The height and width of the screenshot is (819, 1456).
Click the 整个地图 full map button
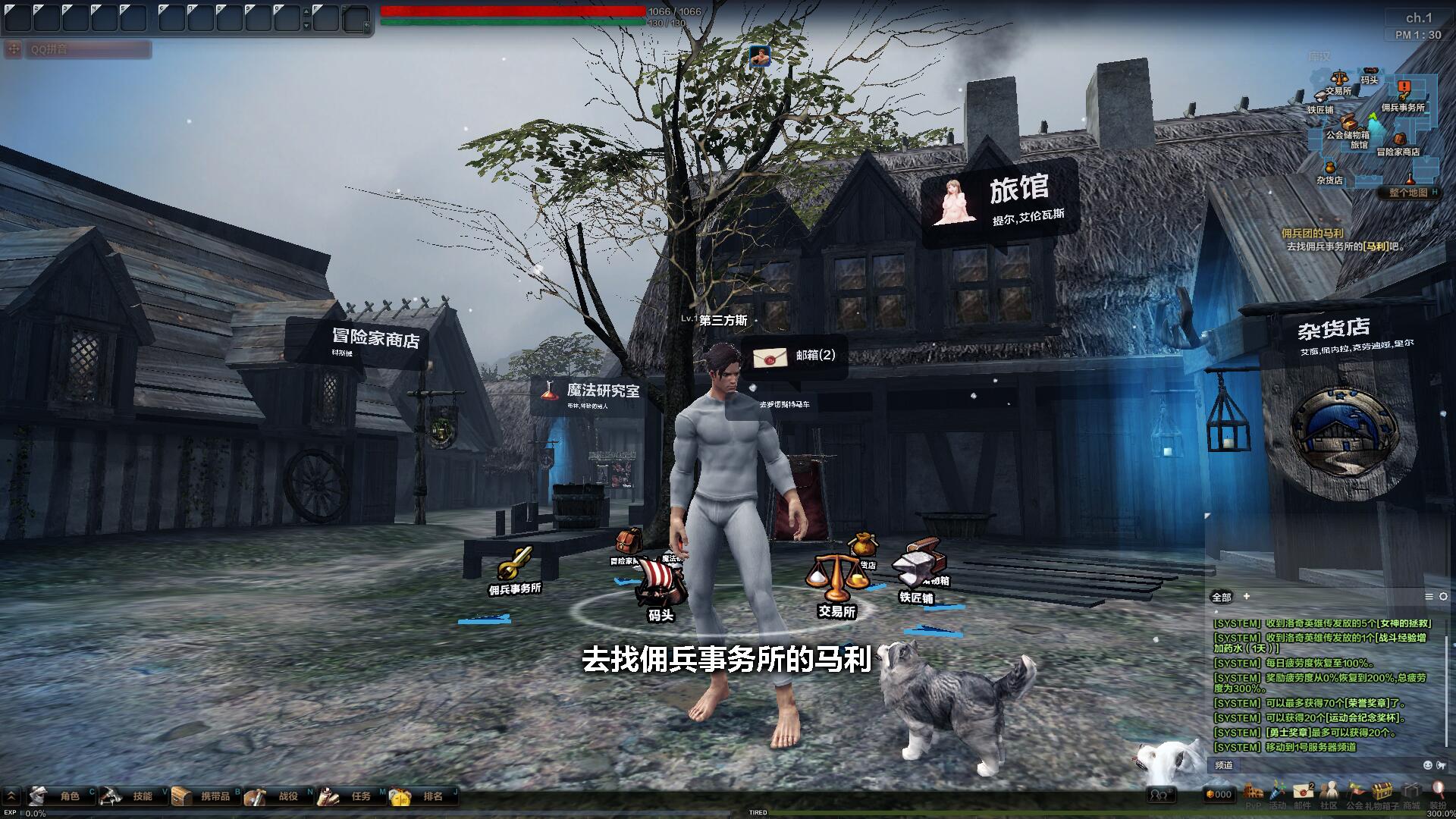coord(1408,193)
